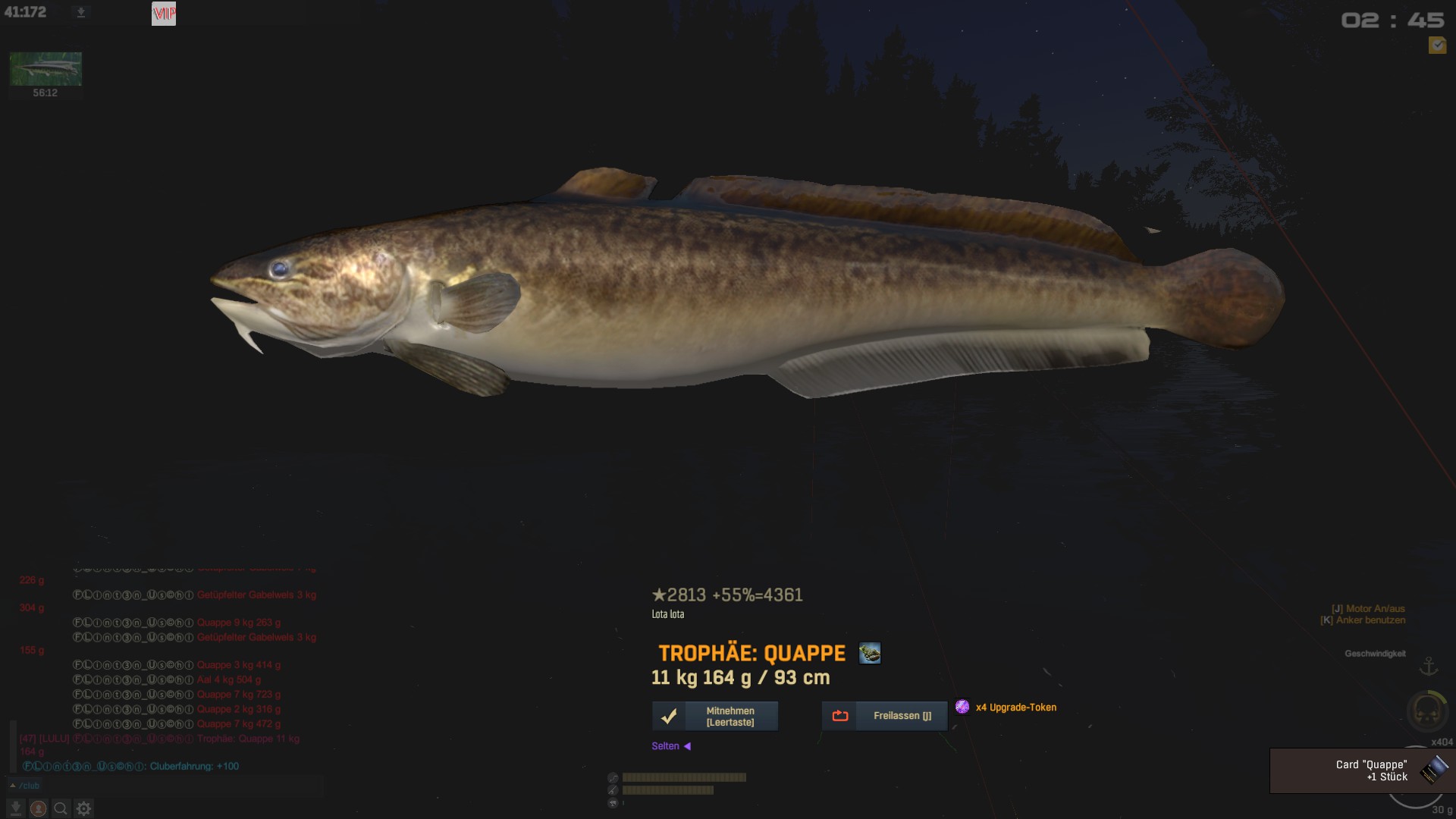Click the quest checklist icon below the clock
Screen dimensions: 1456x819
[x=1436, y=45]
